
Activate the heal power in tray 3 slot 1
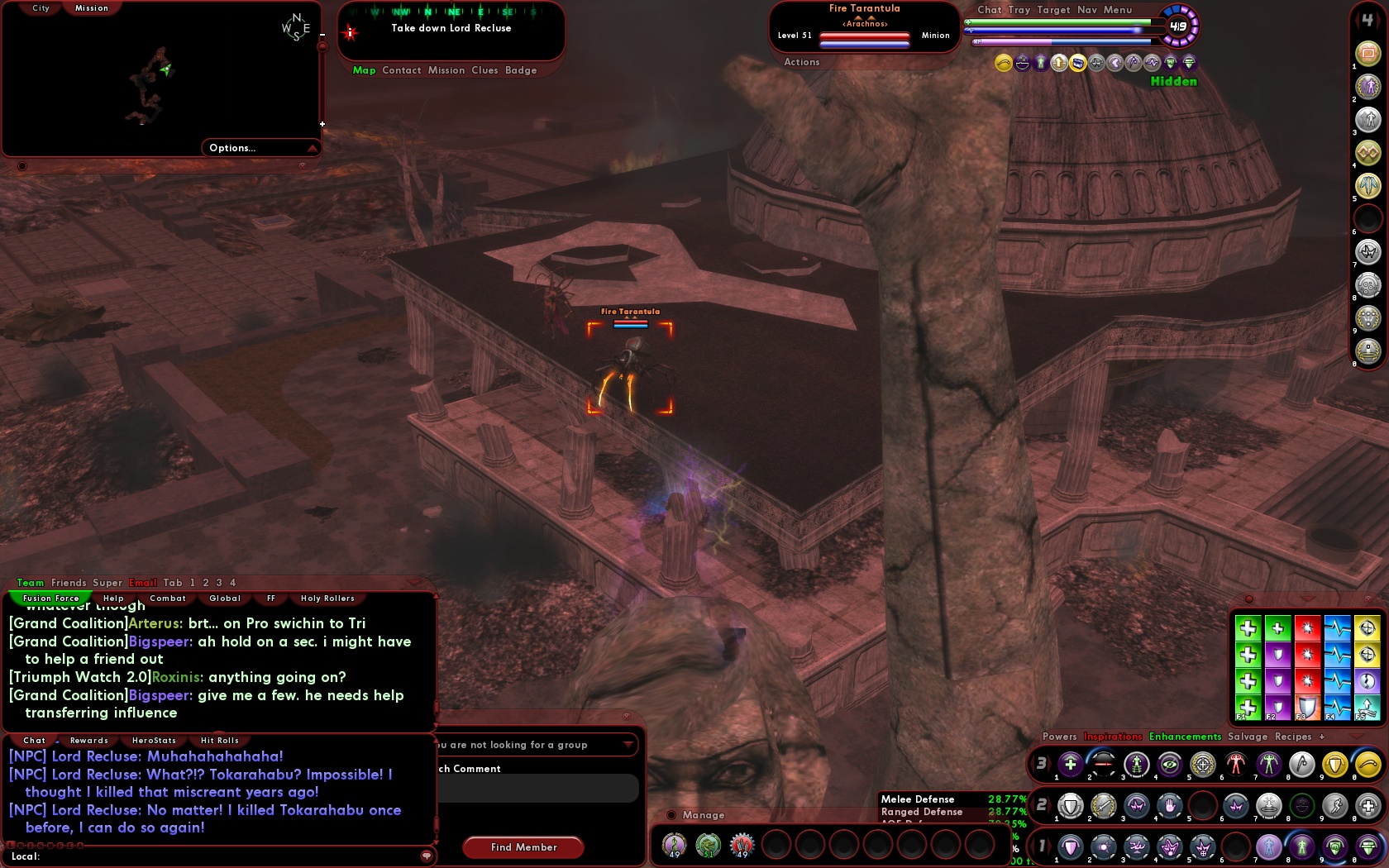click(1069, 764)
